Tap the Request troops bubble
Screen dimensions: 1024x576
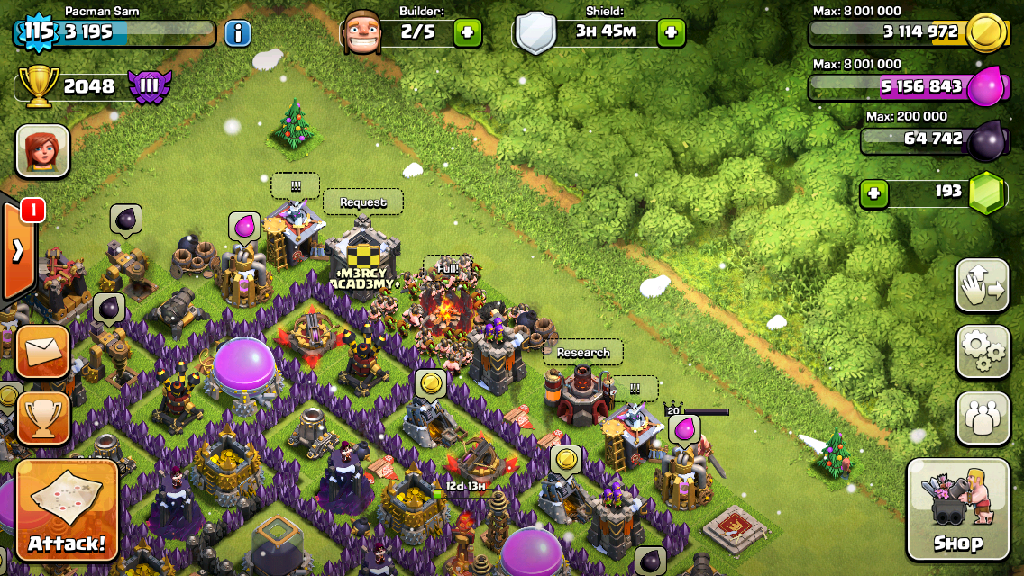363,202
